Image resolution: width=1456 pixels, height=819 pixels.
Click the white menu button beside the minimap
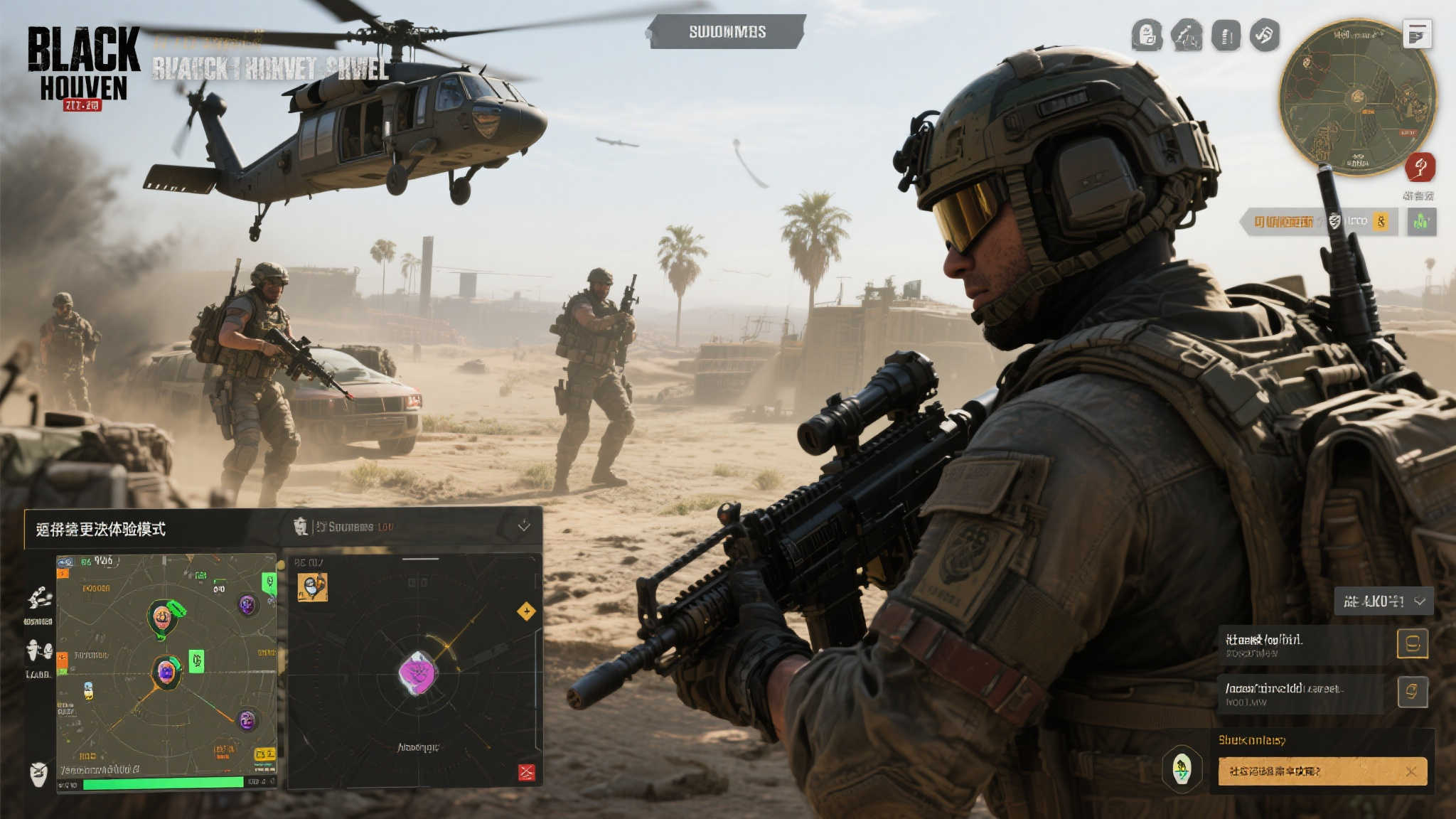1417,34
